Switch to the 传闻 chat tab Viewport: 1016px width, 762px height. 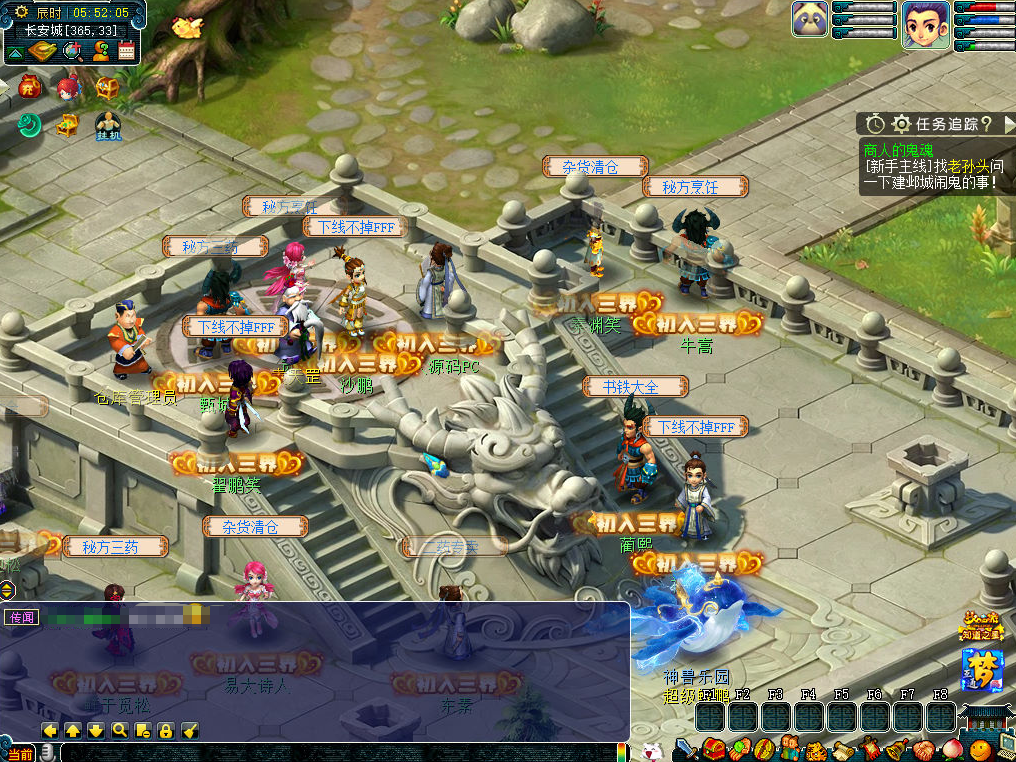22,617
